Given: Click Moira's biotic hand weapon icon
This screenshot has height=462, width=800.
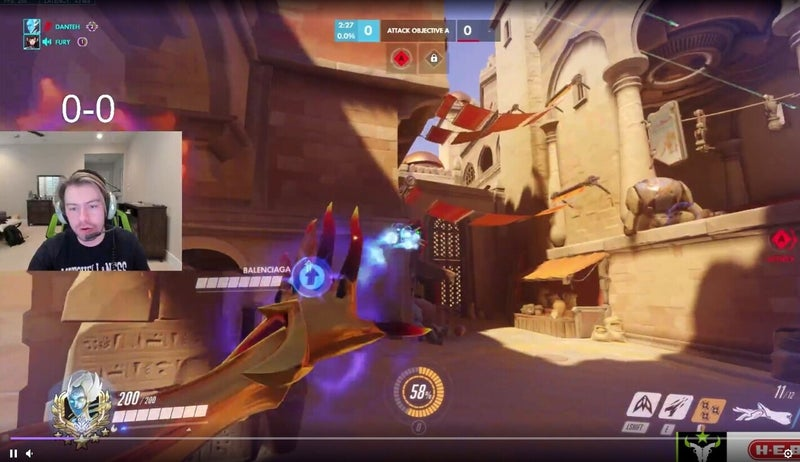Looking at the screenshot, I should [765, 411].
